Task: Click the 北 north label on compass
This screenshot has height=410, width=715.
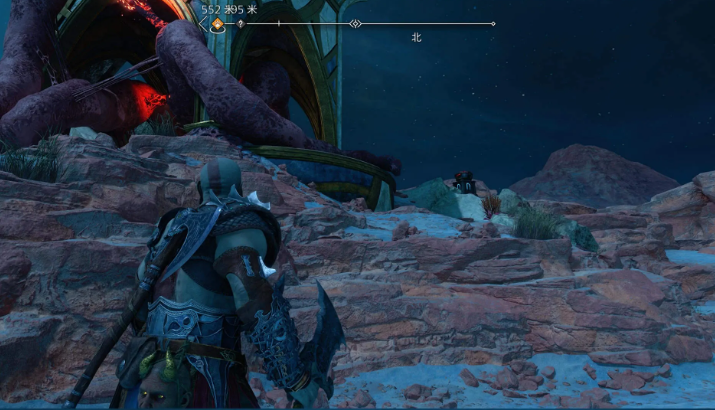Action: 416,37
